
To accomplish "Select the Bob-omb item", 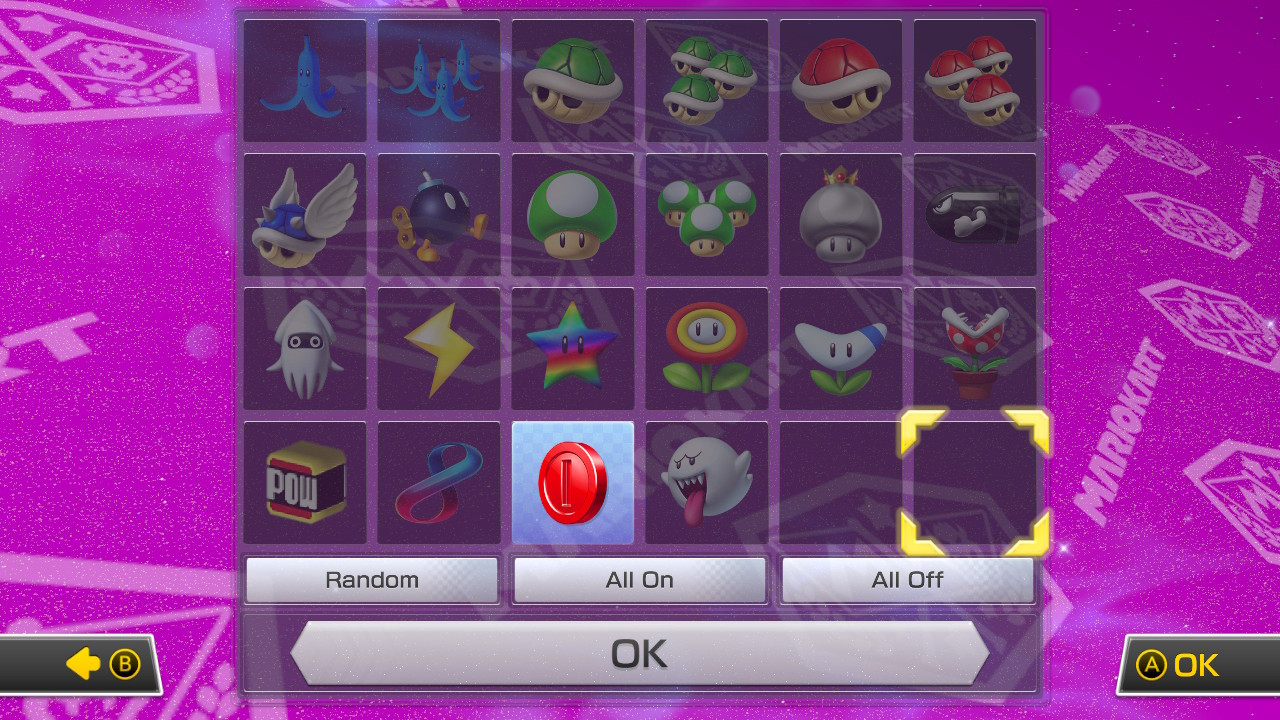I will 438,214.
